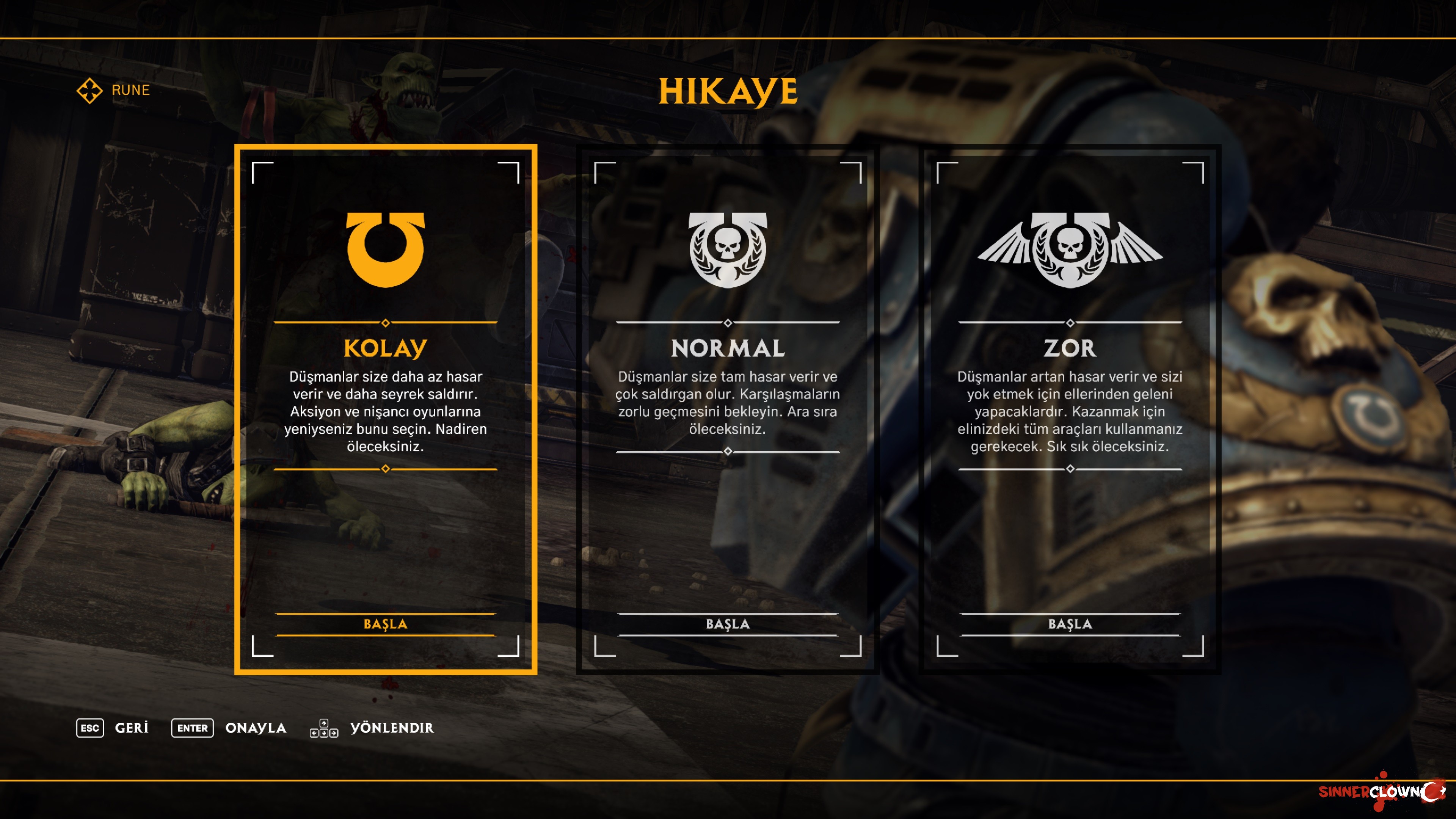Go back with the Geri button
This screenshot has height=819, width=1456.
tap(113, 728)
